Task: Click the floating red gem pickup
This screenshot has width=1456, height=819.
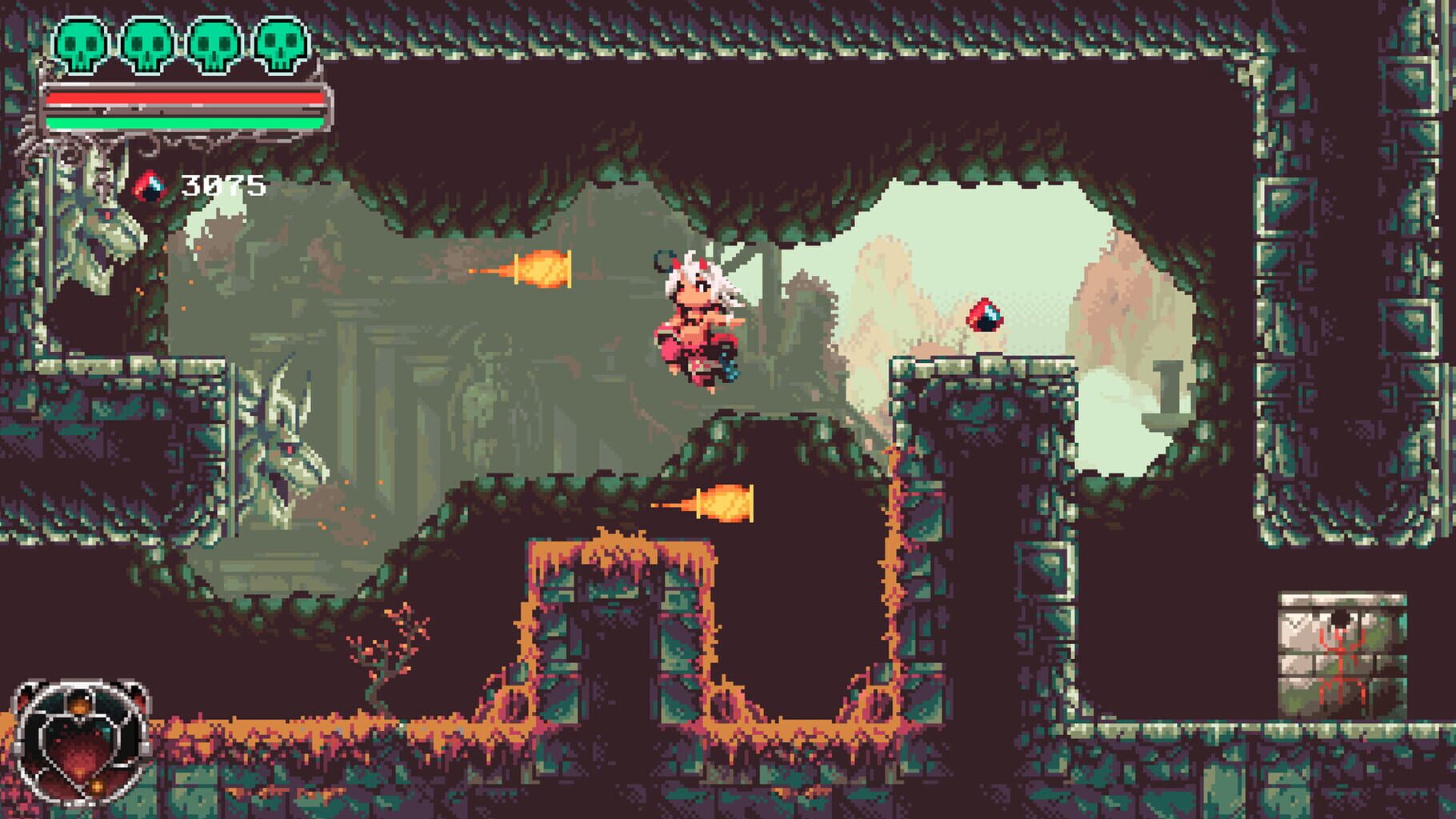Action: click(986, 317)
